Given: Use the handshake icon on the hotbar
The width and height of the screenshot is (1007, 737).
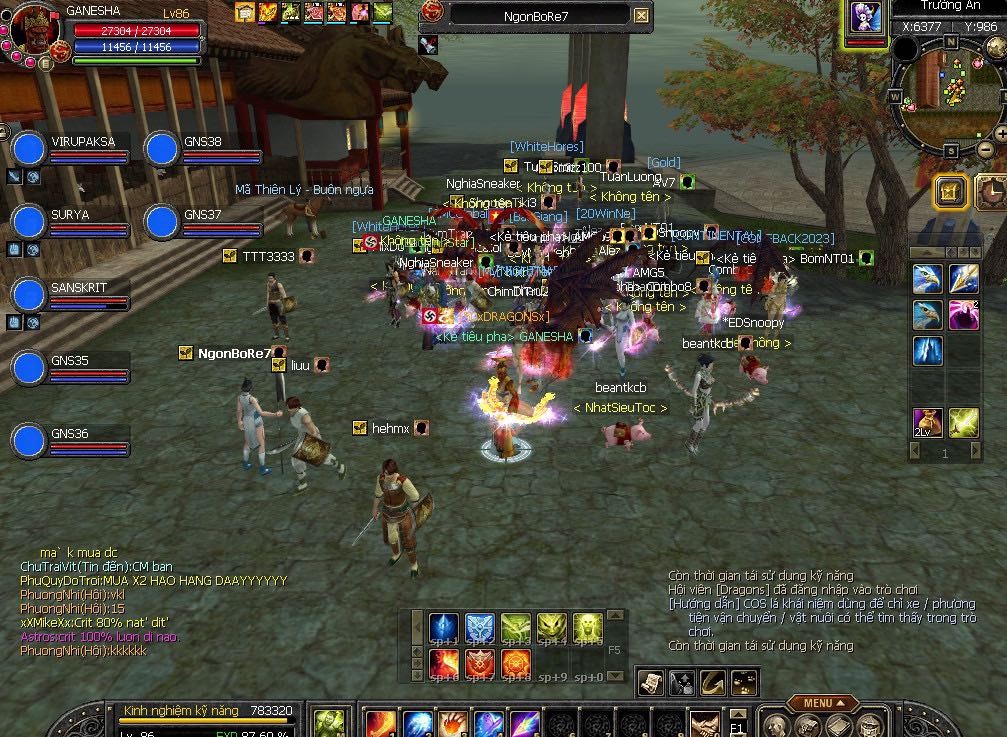Looking at the screenshot, I should (704, 723).
